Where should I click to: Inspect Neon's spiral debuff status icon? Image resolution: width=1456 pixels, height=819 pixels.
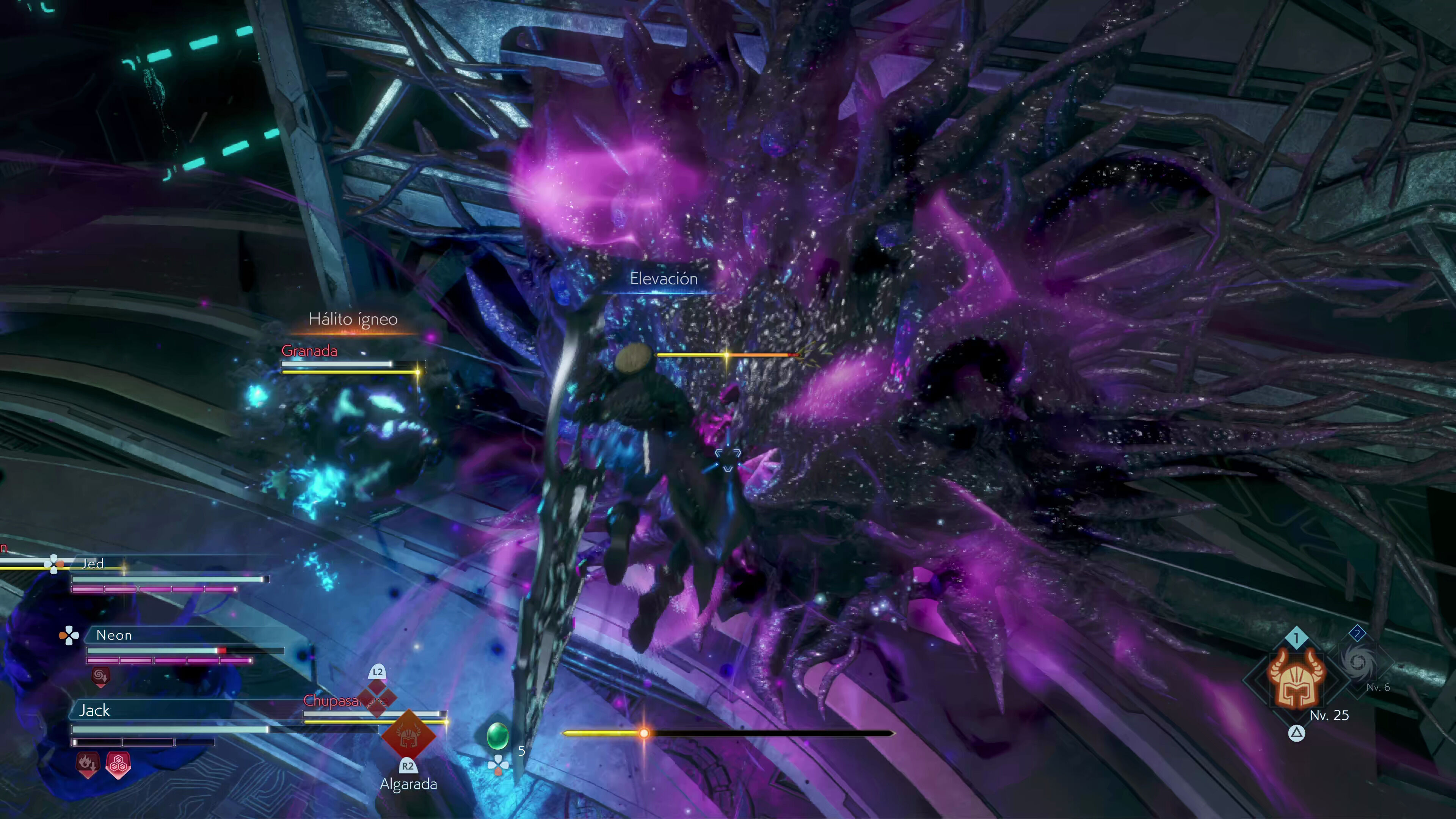[100, 675]
